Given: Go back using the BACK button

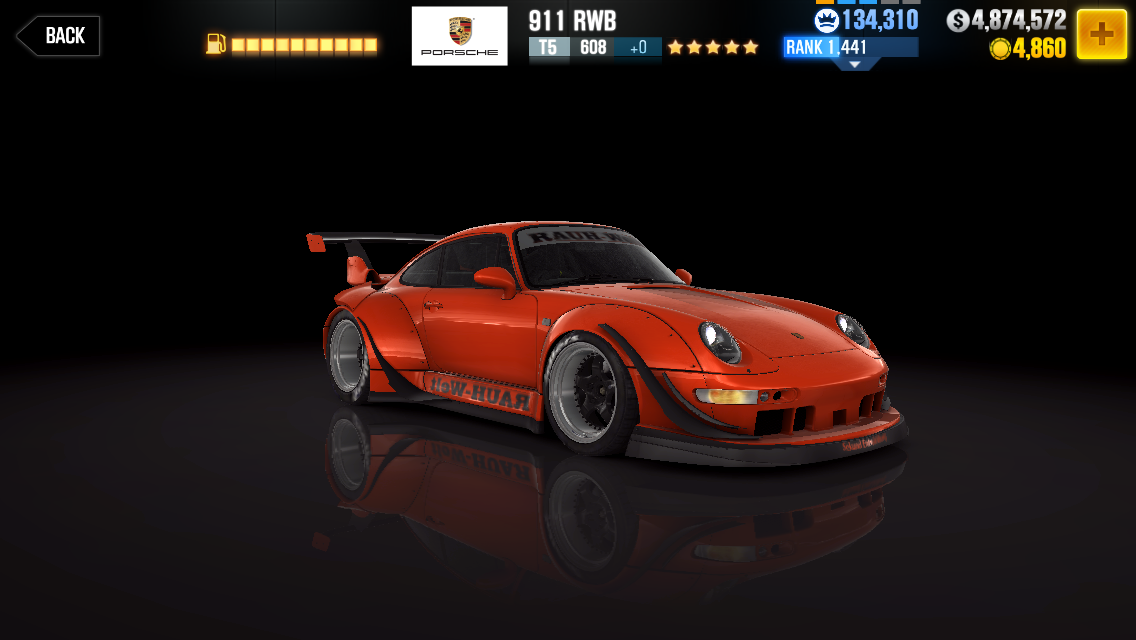Looking at the screenshot, I should coord(58,36).
